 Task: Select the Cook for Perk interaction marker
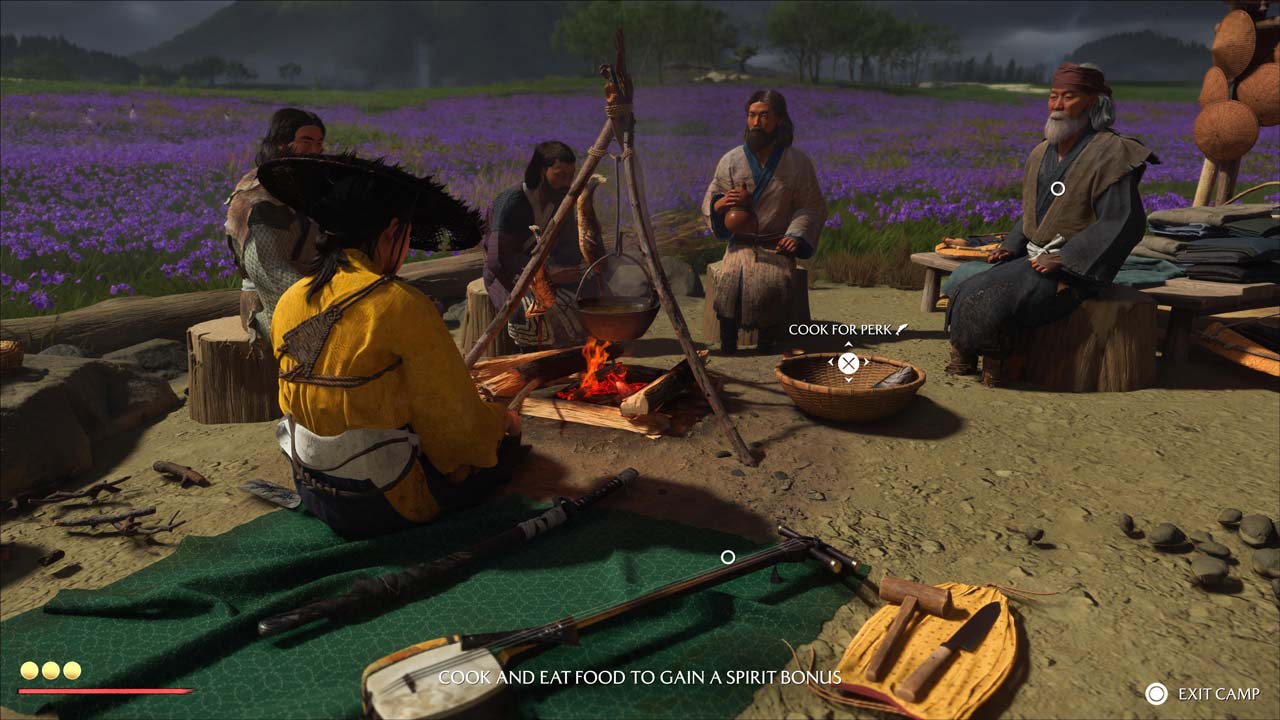click(848, 363)
